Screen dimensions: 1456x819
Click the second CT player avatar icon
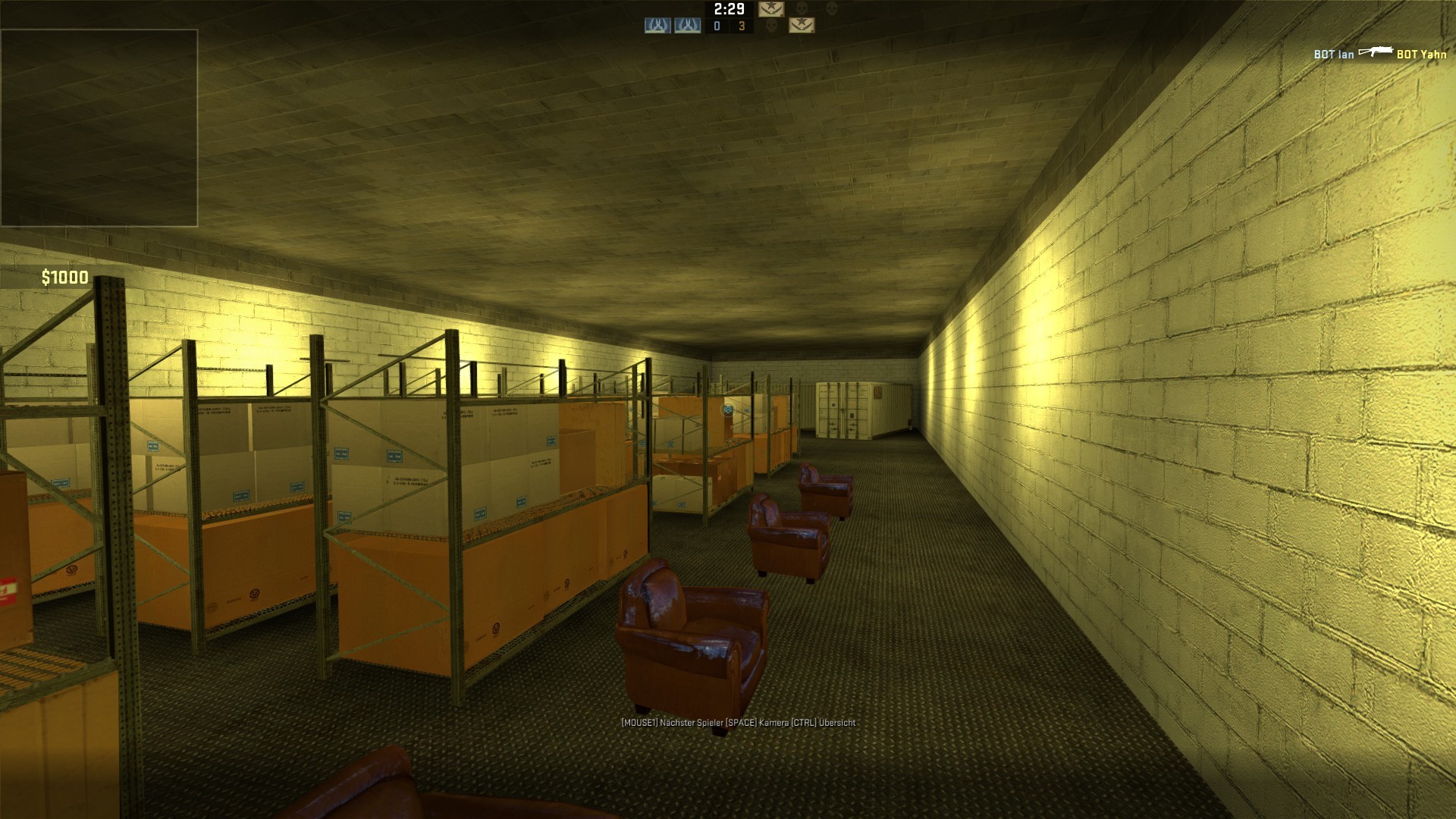[x=688, y=26]
